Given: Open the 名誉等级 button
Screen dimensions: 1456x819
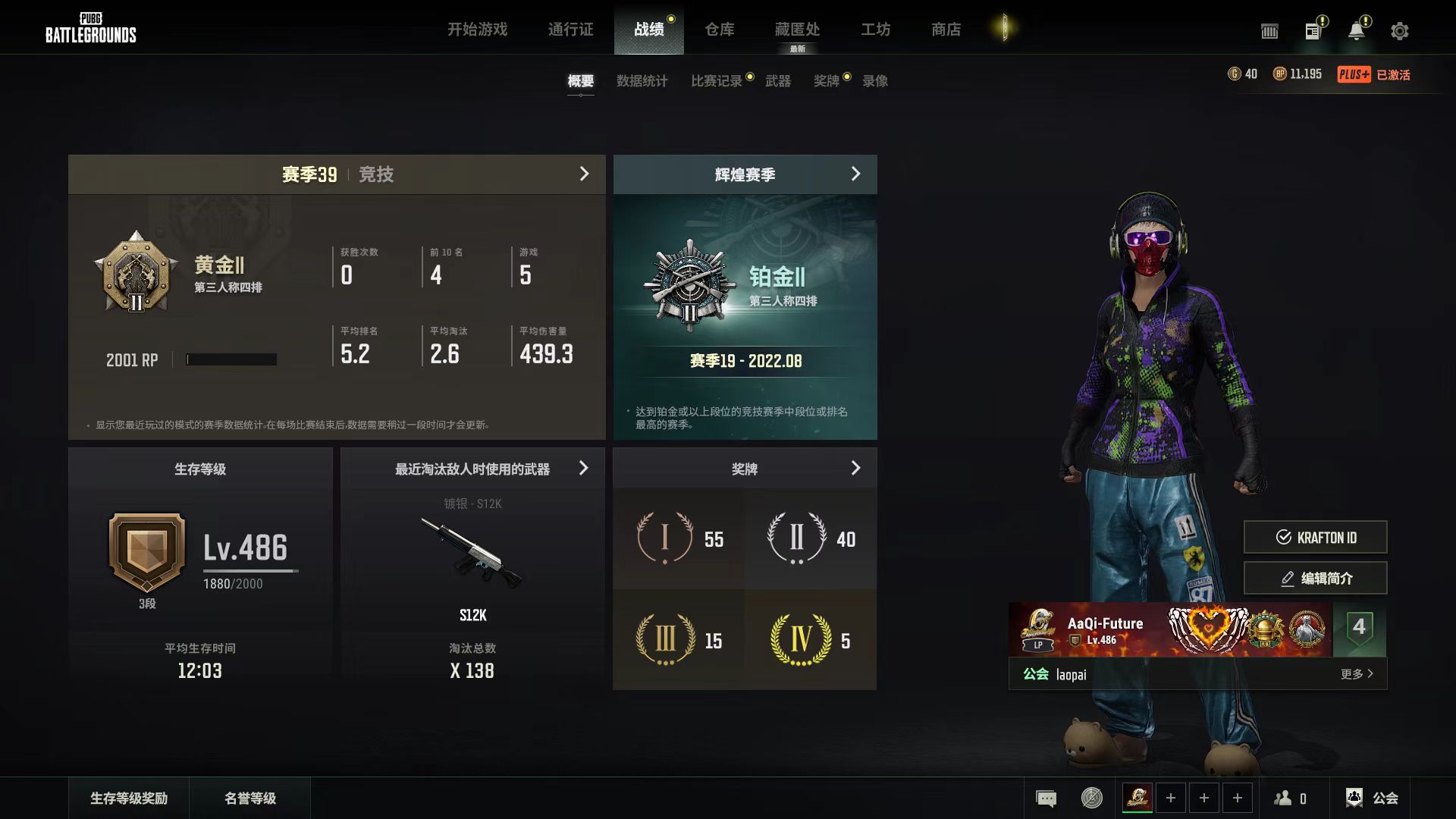Looking at the screenshot, I should click(x=250, y=798).
